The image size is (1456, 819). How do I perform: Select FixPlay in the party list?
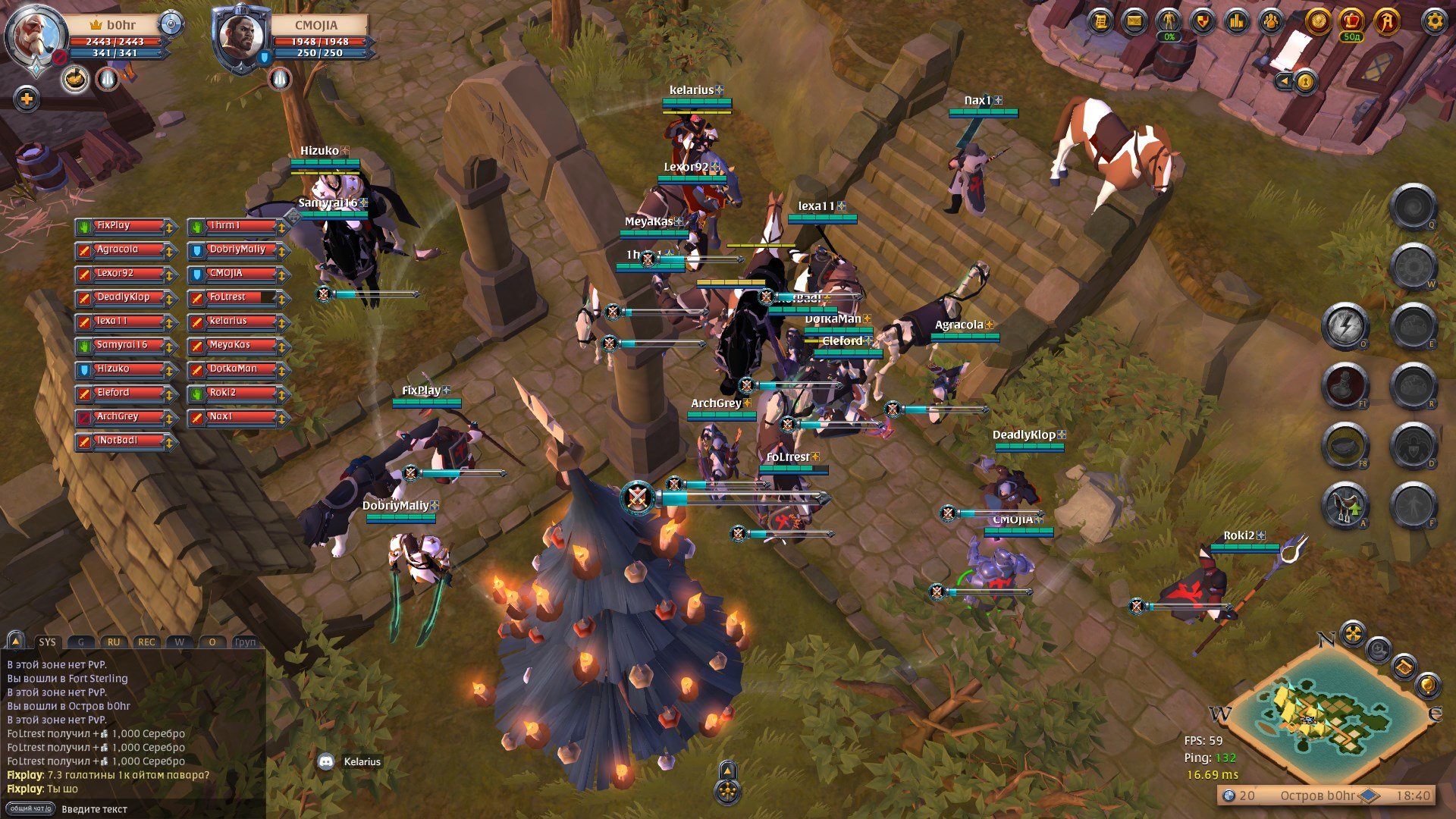tap(126, 226)
